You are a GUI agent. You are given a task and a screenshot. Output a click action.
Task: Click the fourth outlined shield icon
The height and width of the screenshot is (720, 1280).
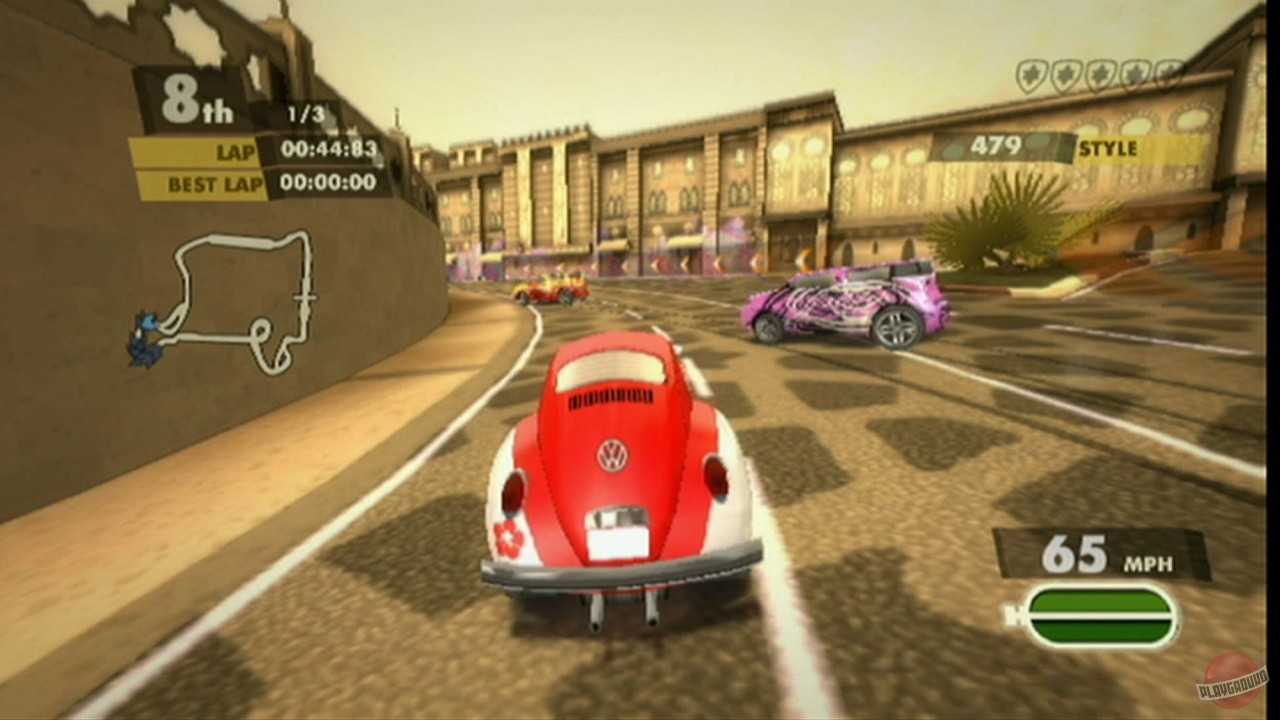click(x=1136, y=73)
